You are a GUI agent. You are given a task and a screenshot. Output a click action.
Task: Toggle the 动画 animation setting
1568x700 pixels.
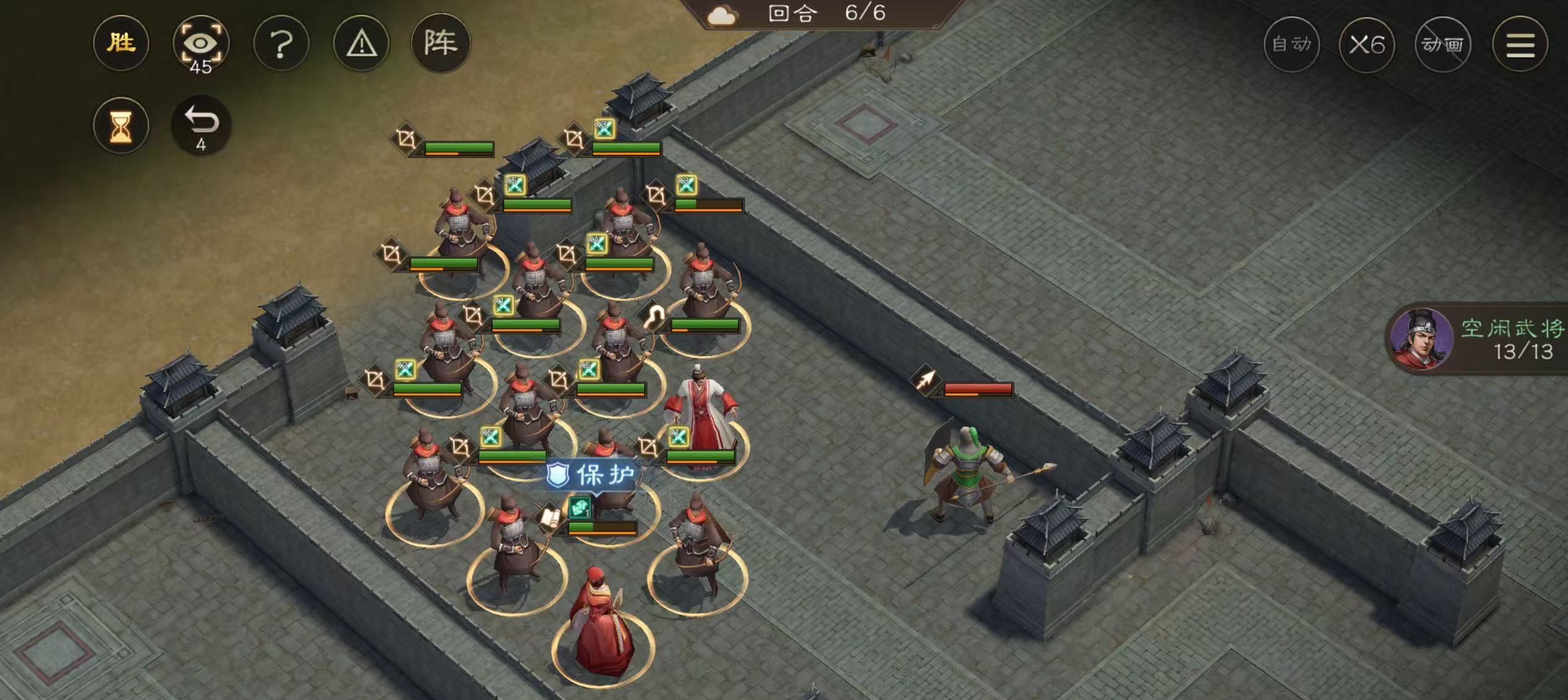click(x=1442, y=44)
